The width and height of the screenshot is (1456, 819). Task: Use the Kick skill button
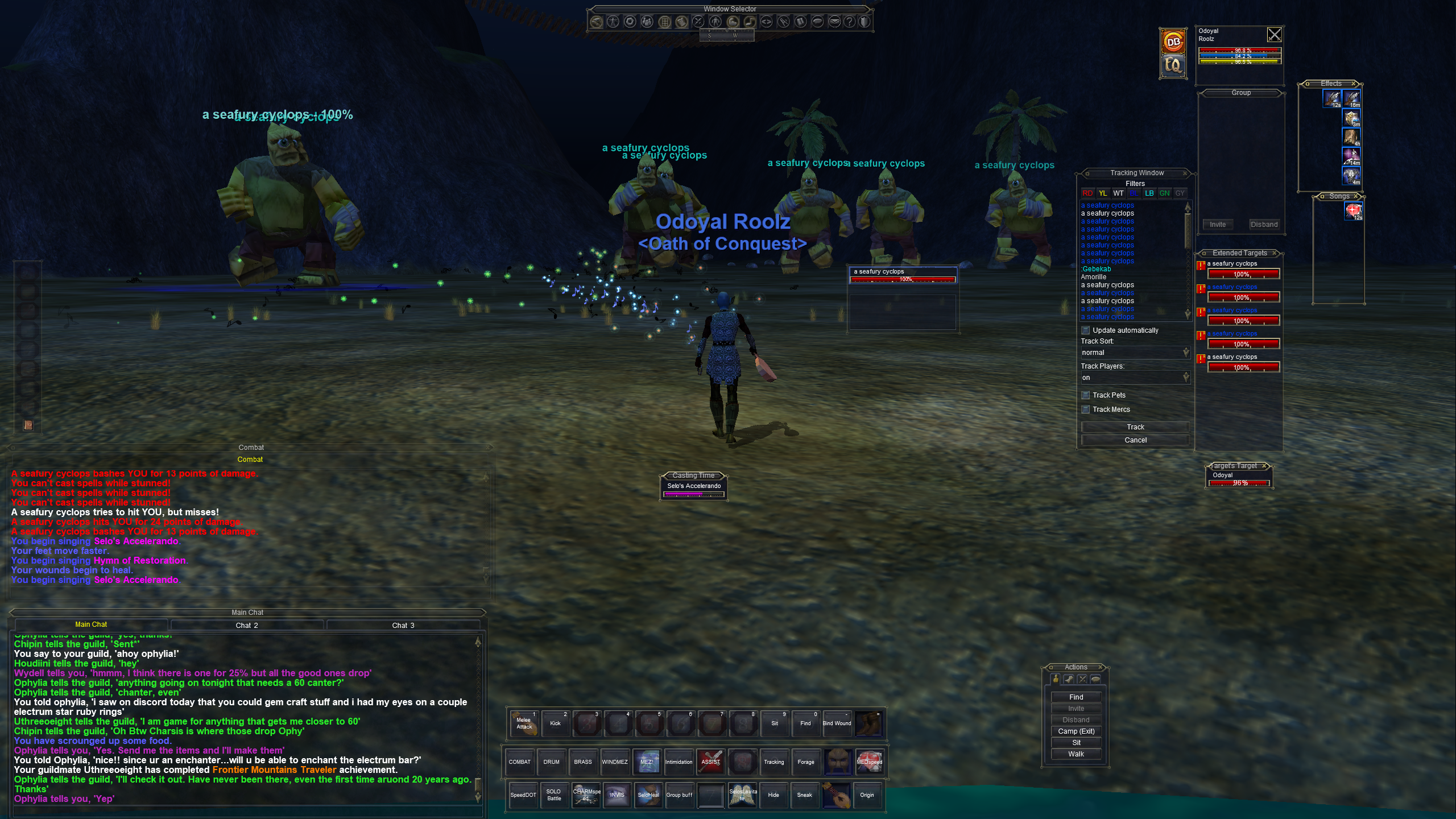click(555, 723)
